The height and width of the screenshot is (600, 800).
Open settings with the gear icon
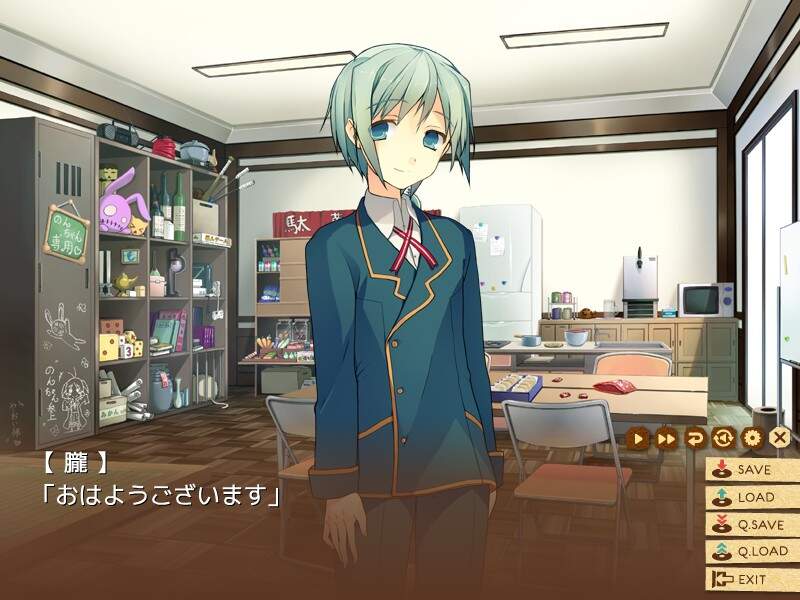click(x=752, y=438)
